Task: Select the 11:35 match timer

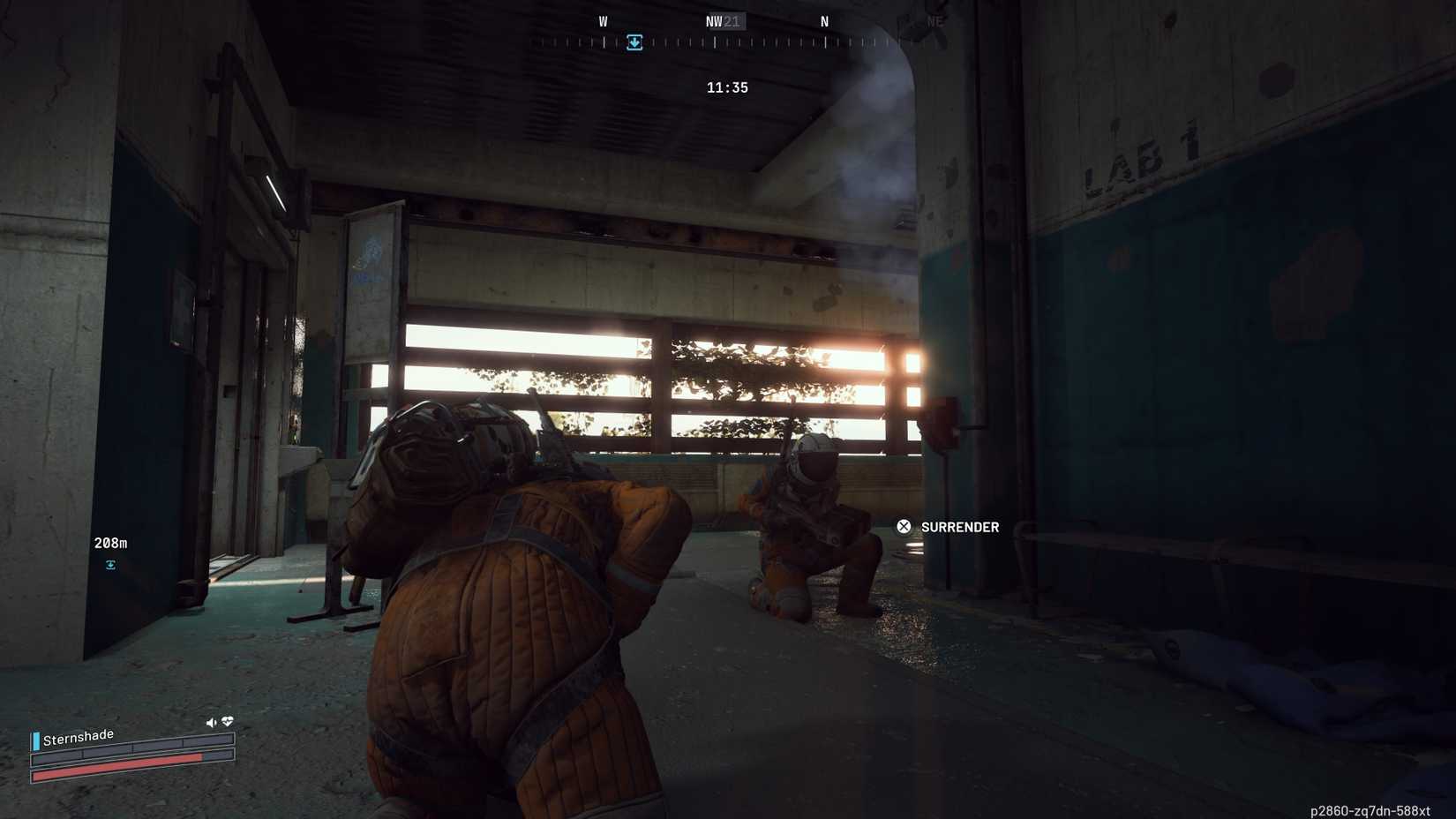Action: 726,87
